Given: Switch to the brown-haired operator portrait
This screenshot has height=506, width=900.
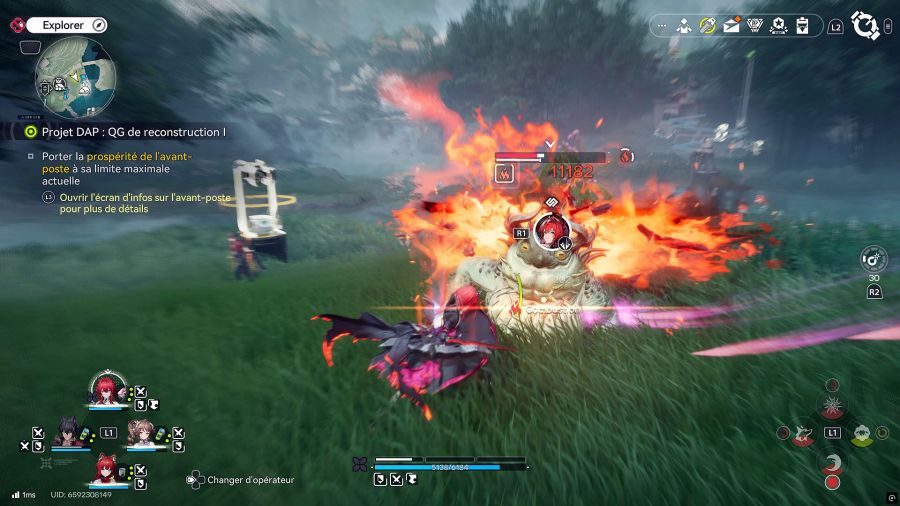Looking at the screenshot, I should click(140, 432).
